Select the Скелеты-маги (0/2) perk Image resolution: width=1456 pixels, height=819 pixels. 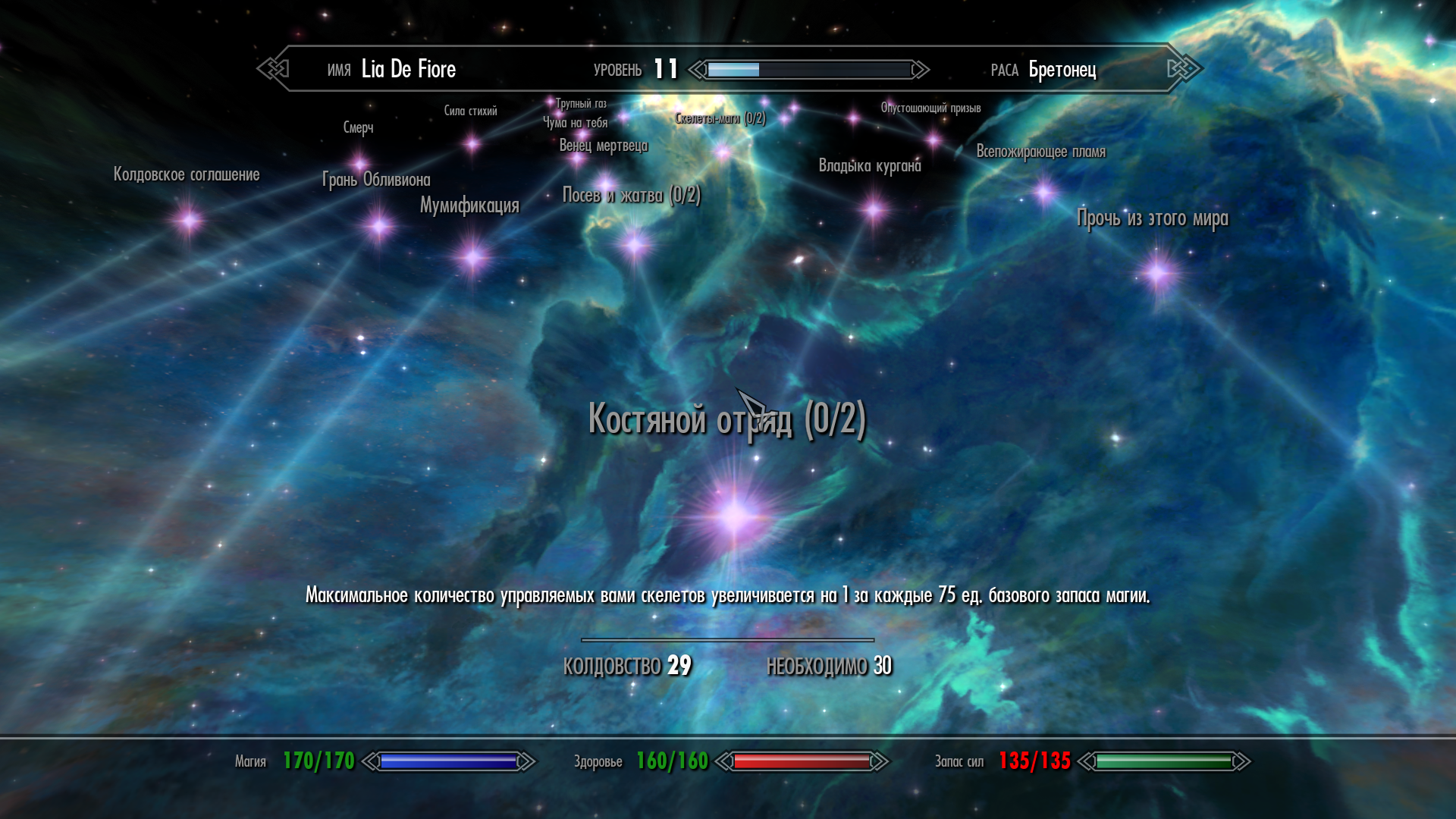[x=723, y=152]
